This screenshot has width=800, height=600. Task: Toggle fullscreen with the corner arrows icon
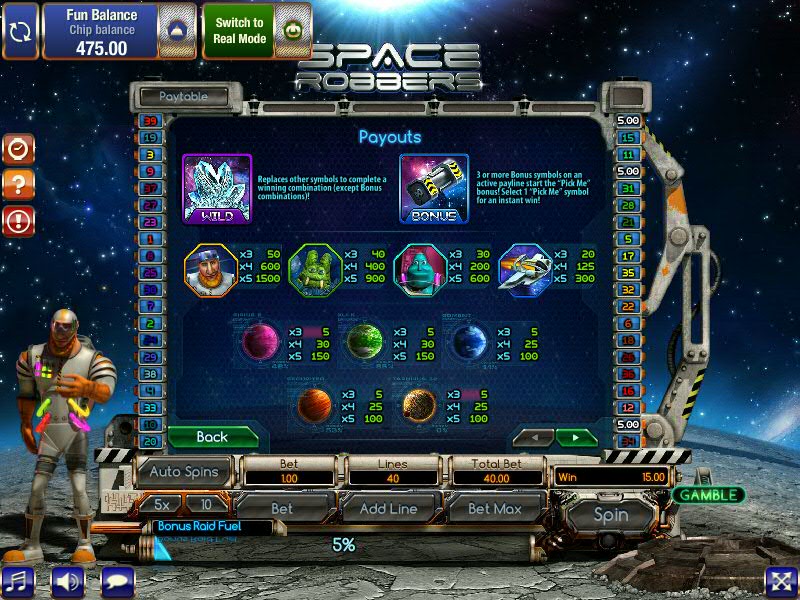[x=780, y=580]
